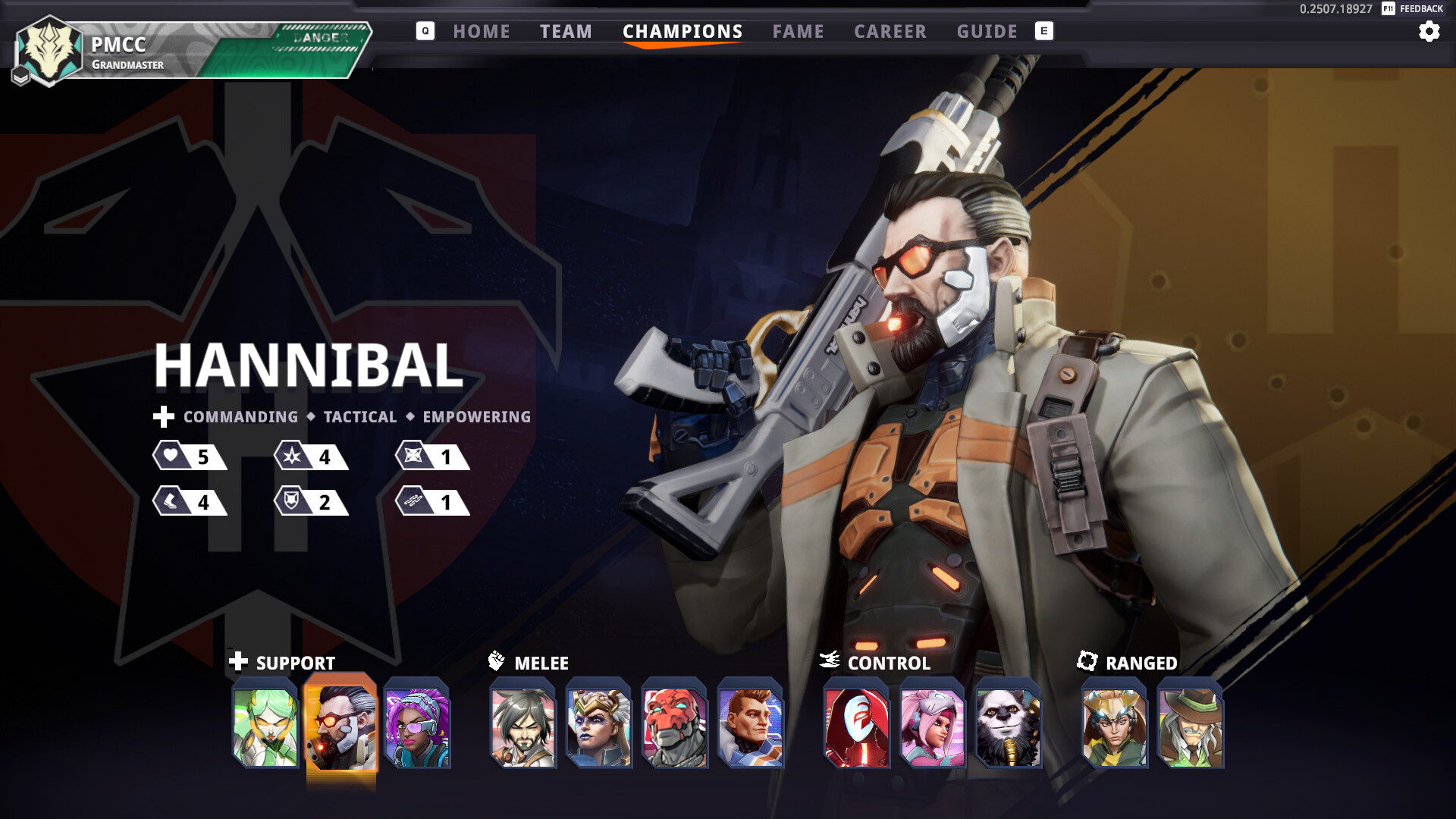Show the Guide tab

coord(987,32)
